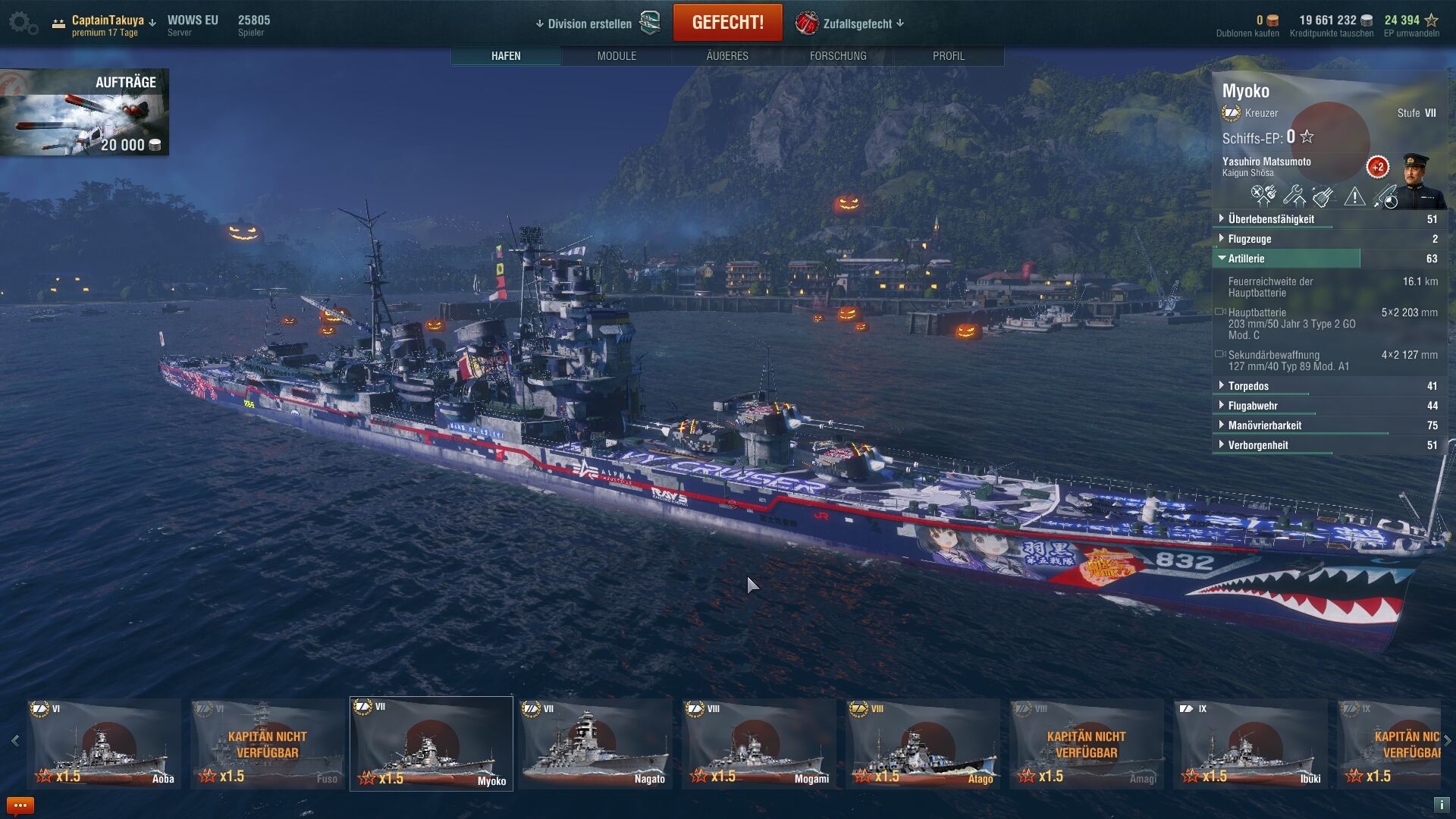1456x819 pixels.
Task: Click Dublonen kaufen link
Action: coord(1247,33)
